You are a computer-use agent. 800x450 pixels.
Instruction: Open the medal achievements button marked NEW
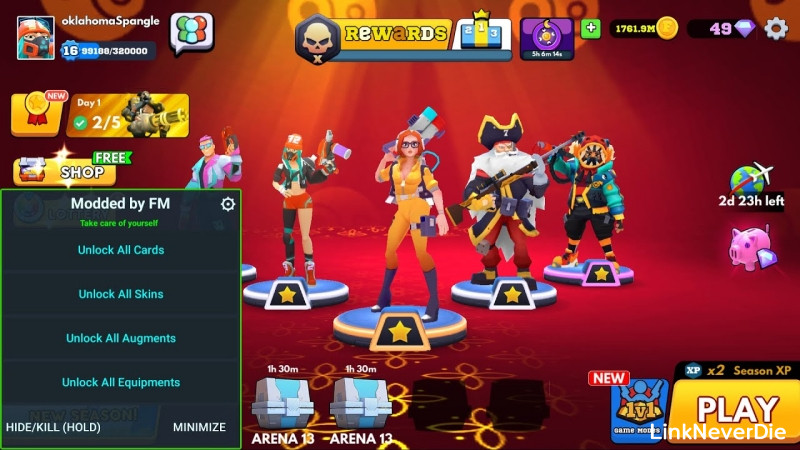coord(35,113)
